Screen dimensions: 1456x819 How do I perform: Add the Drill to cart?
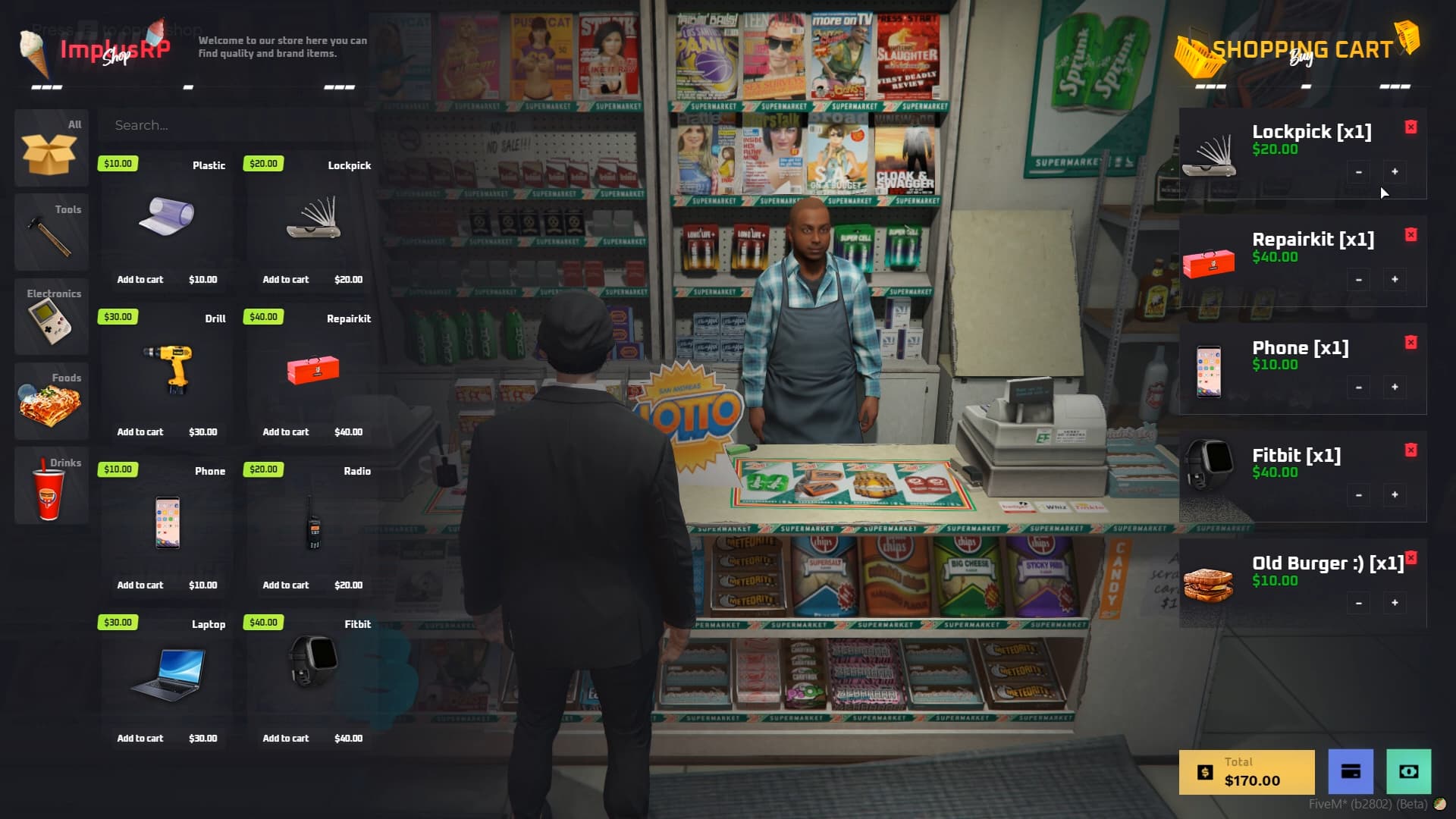(x=140, y=431)
